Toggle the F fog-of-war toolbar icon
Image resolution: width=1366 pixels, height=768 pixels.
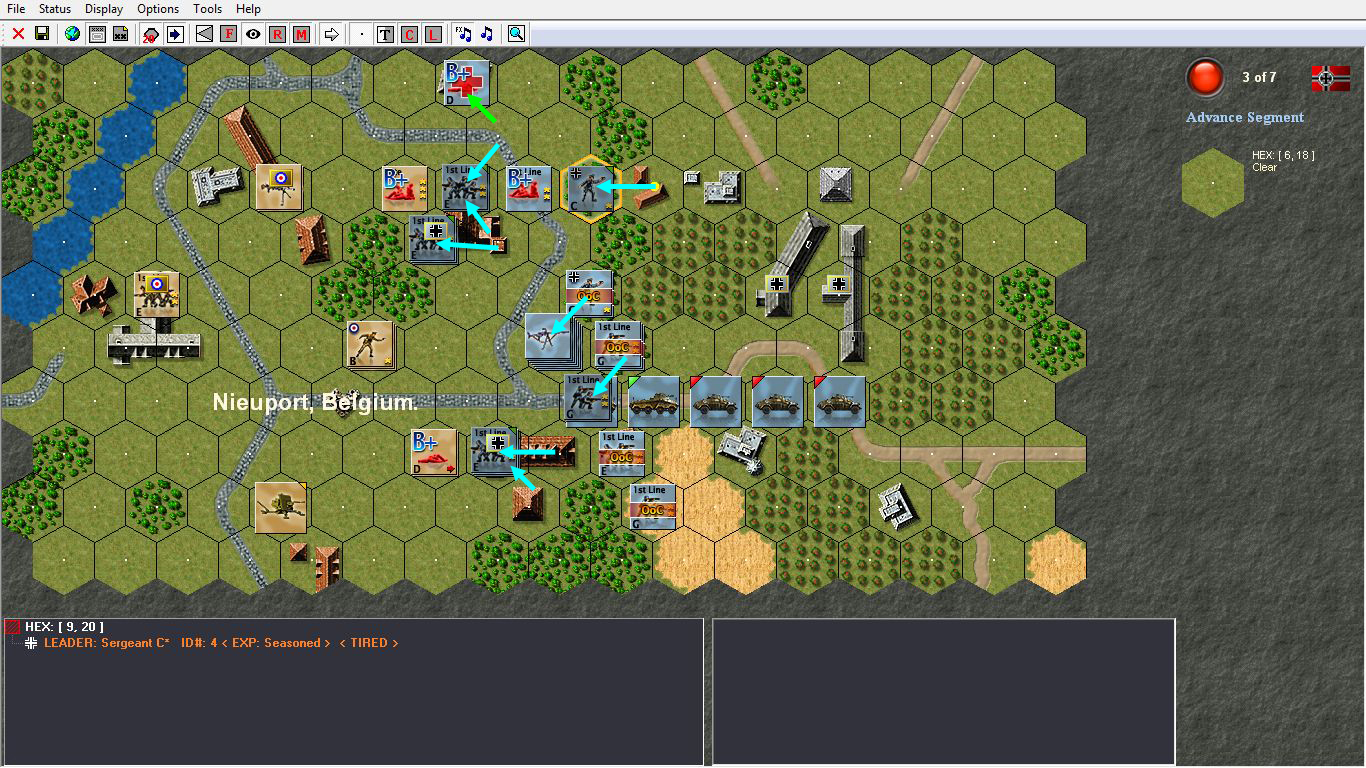[x=229, y=33]
